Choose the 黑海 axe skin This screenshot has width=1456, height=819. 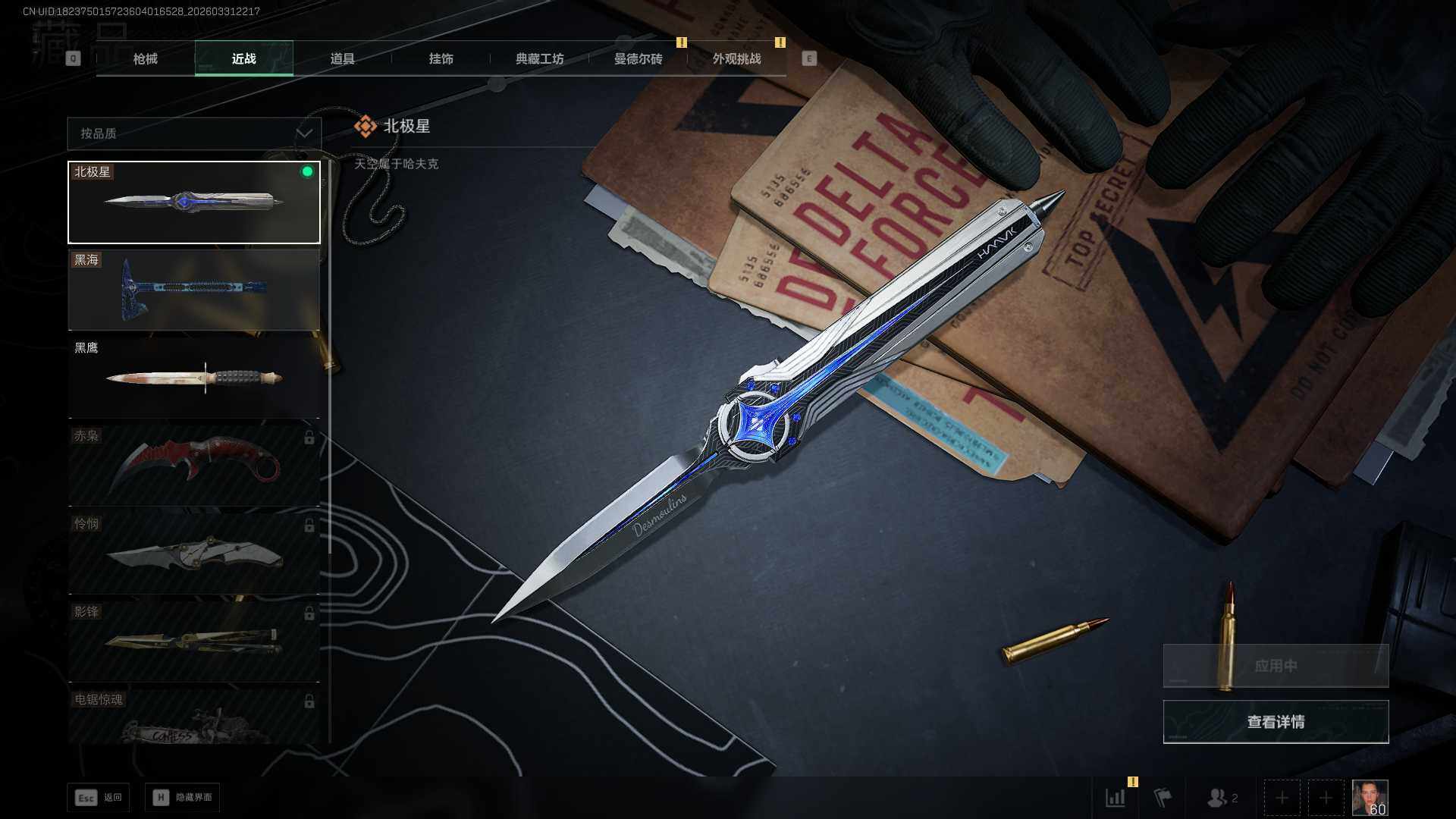194,290
